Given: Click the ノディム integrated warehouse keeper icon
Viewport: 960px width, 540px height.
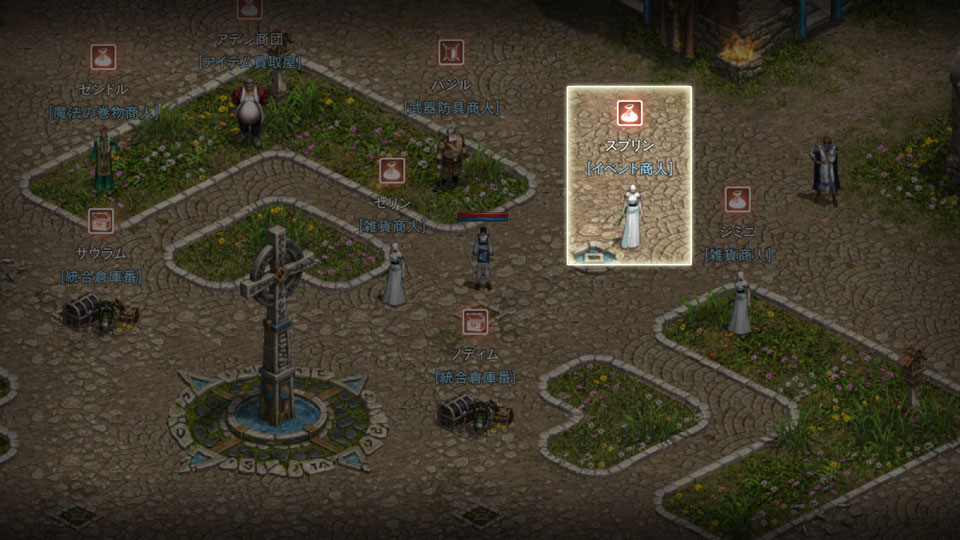Looking at the screenshot, I should [475, 322].
